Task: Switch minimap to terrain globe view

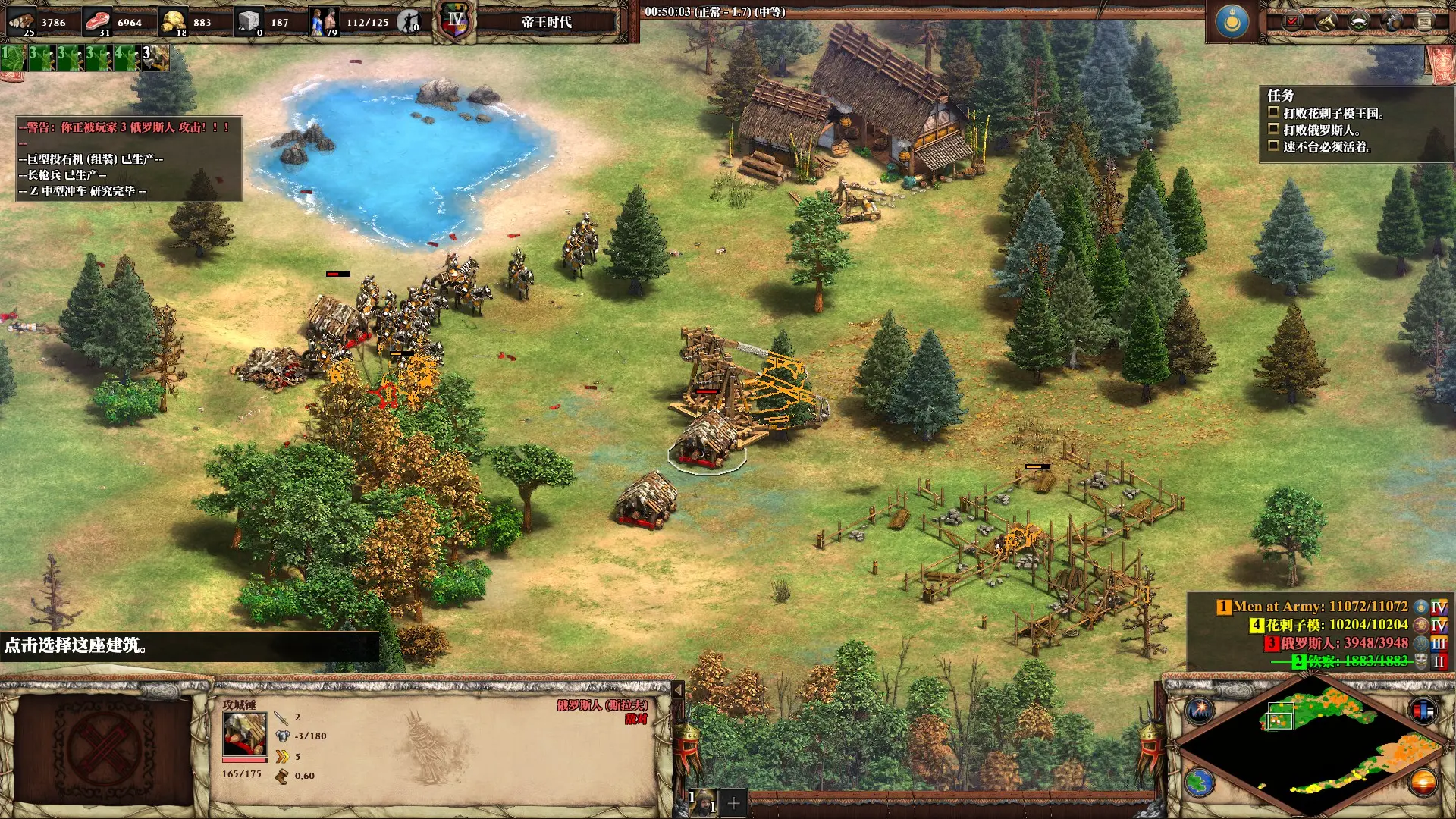Action: pos(1200,783)
